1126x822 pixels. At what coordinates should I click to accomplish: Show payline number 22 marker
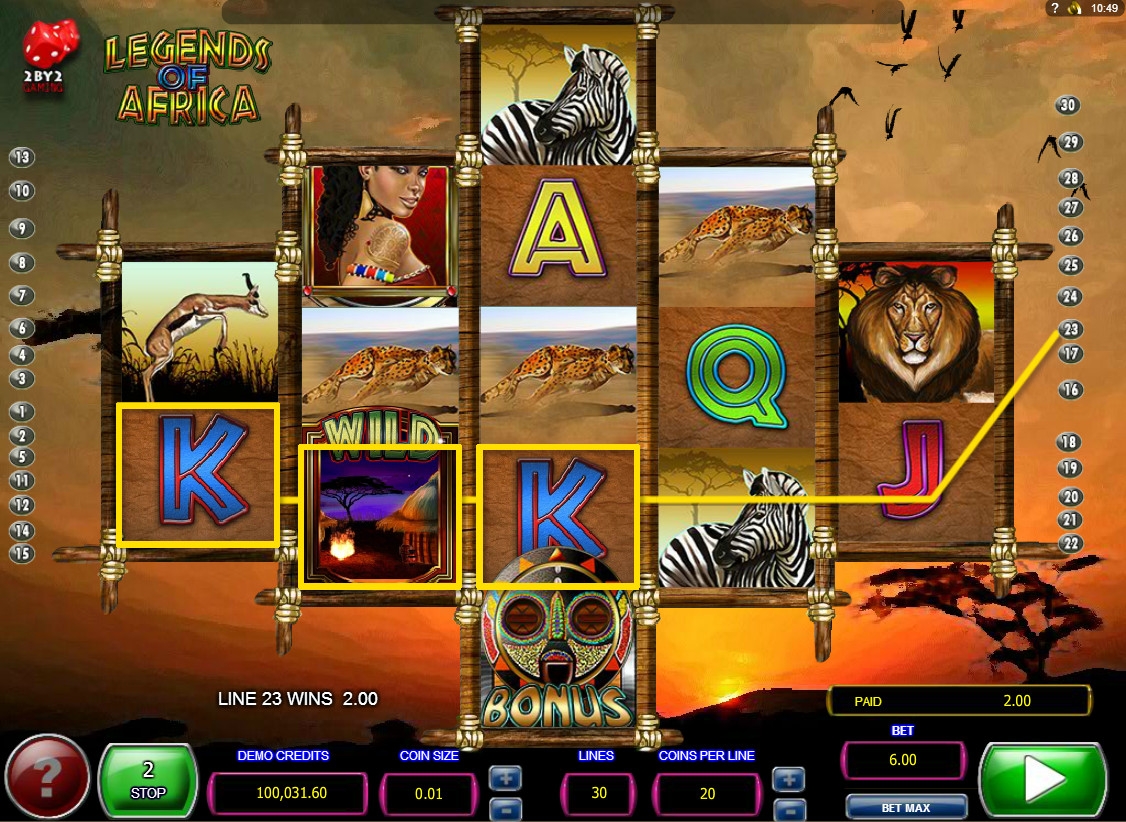1070,543
